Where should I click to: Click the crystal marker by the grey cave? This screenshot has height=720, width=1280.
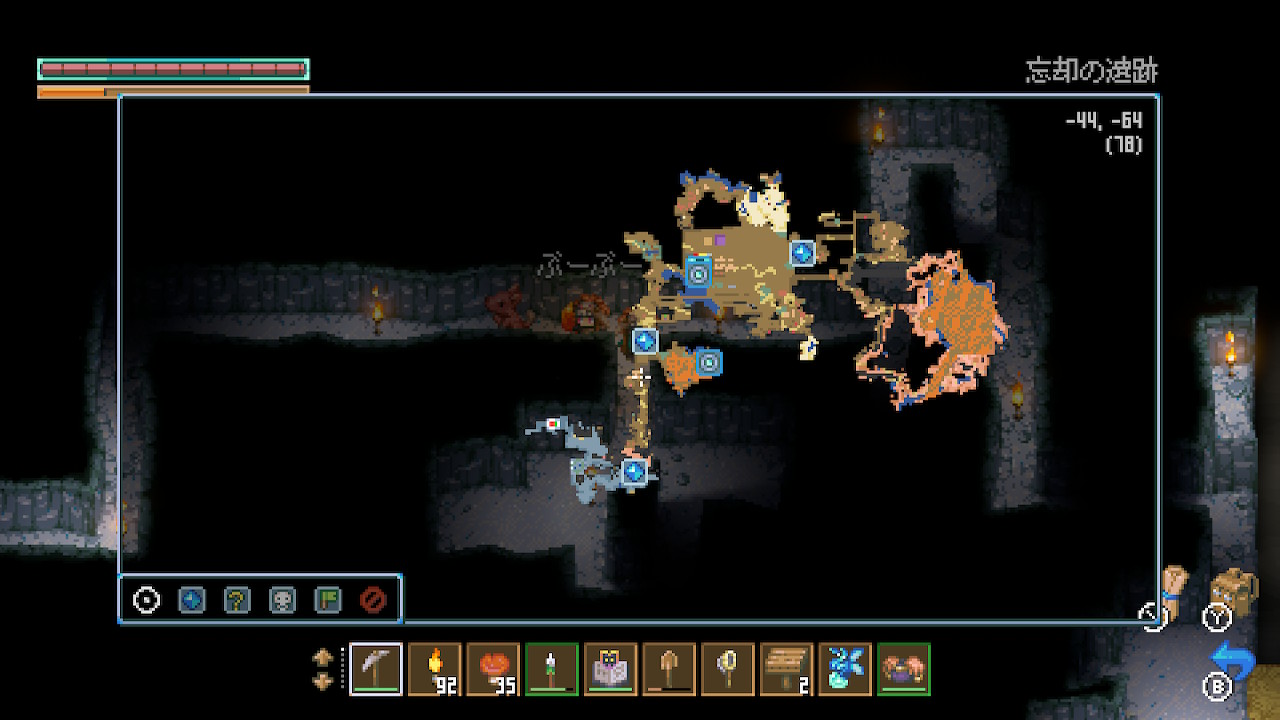click(633, 471)
